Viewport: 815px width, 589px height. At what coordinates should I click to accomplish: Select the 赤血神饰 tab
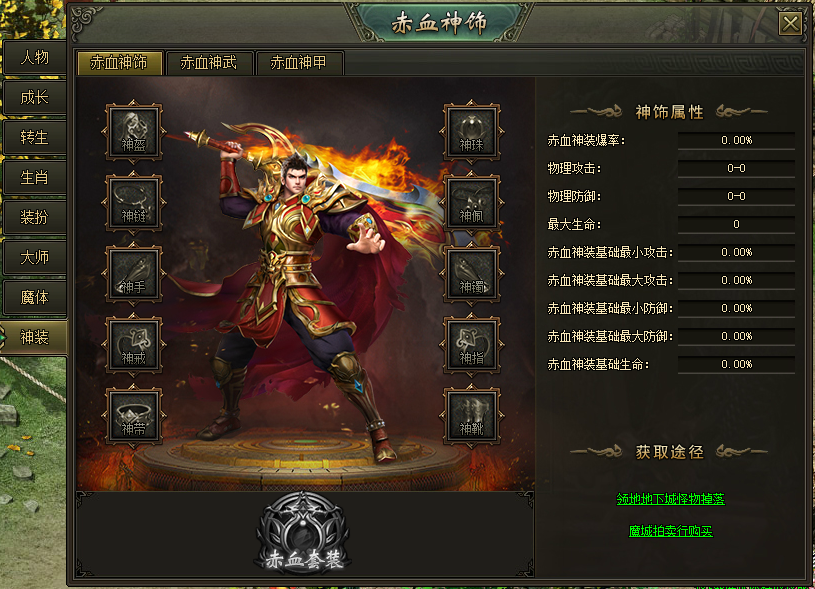click(119, 63)
